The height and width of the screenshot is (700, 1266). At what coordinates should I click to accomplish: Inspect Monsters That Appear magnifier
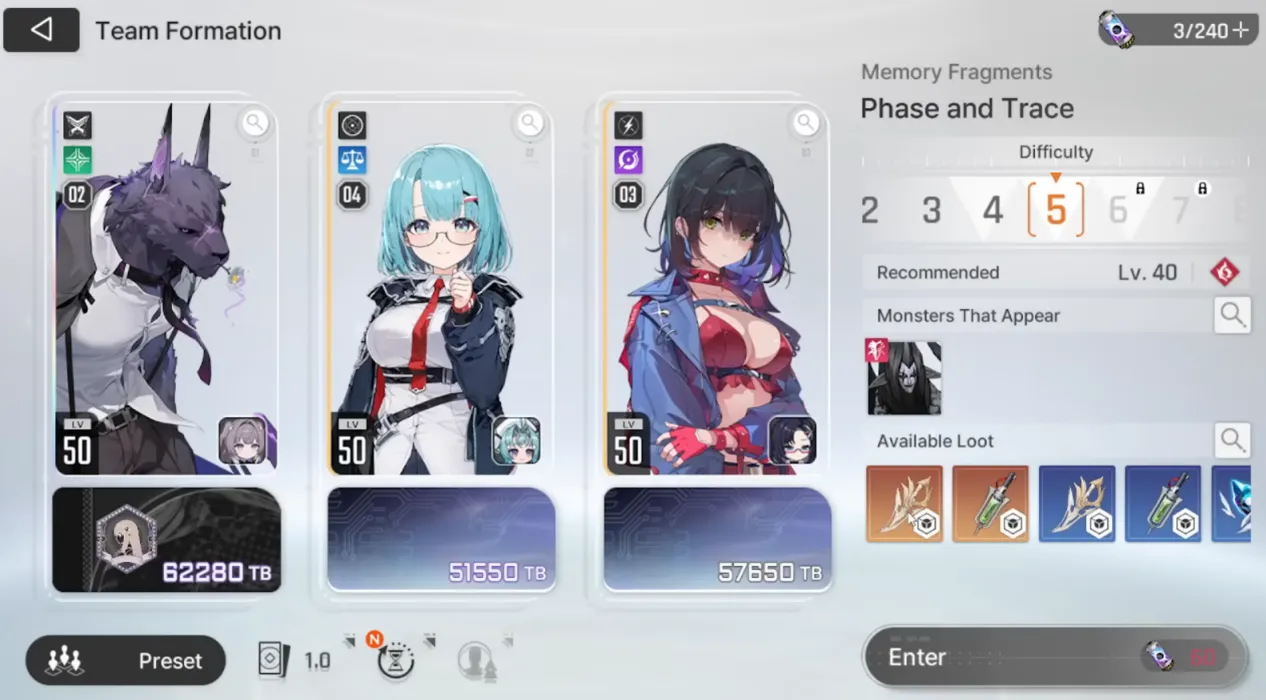[x=1232, y=316]
